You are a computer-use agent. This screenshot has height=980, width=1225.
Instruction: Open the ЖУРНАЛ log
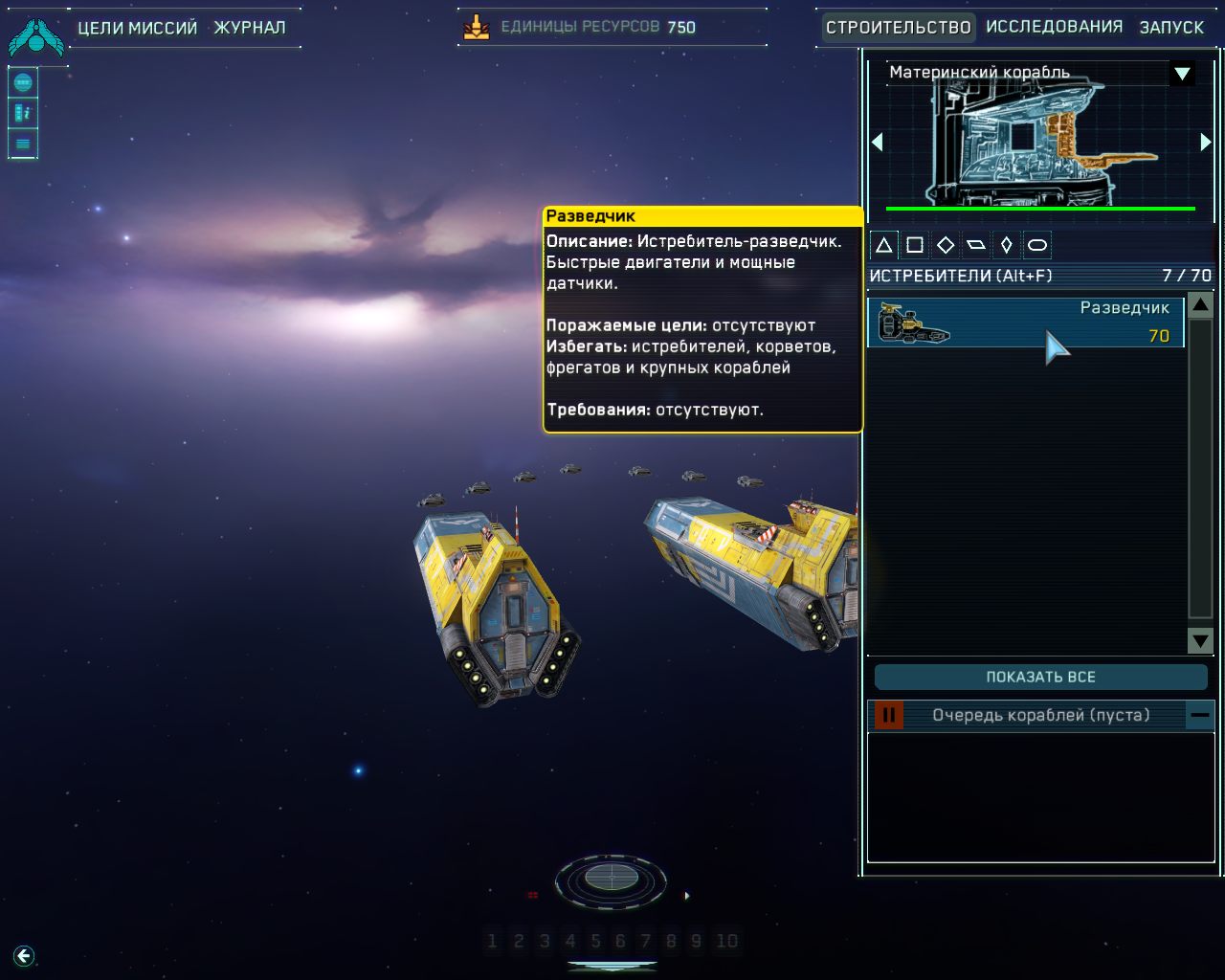249,28
